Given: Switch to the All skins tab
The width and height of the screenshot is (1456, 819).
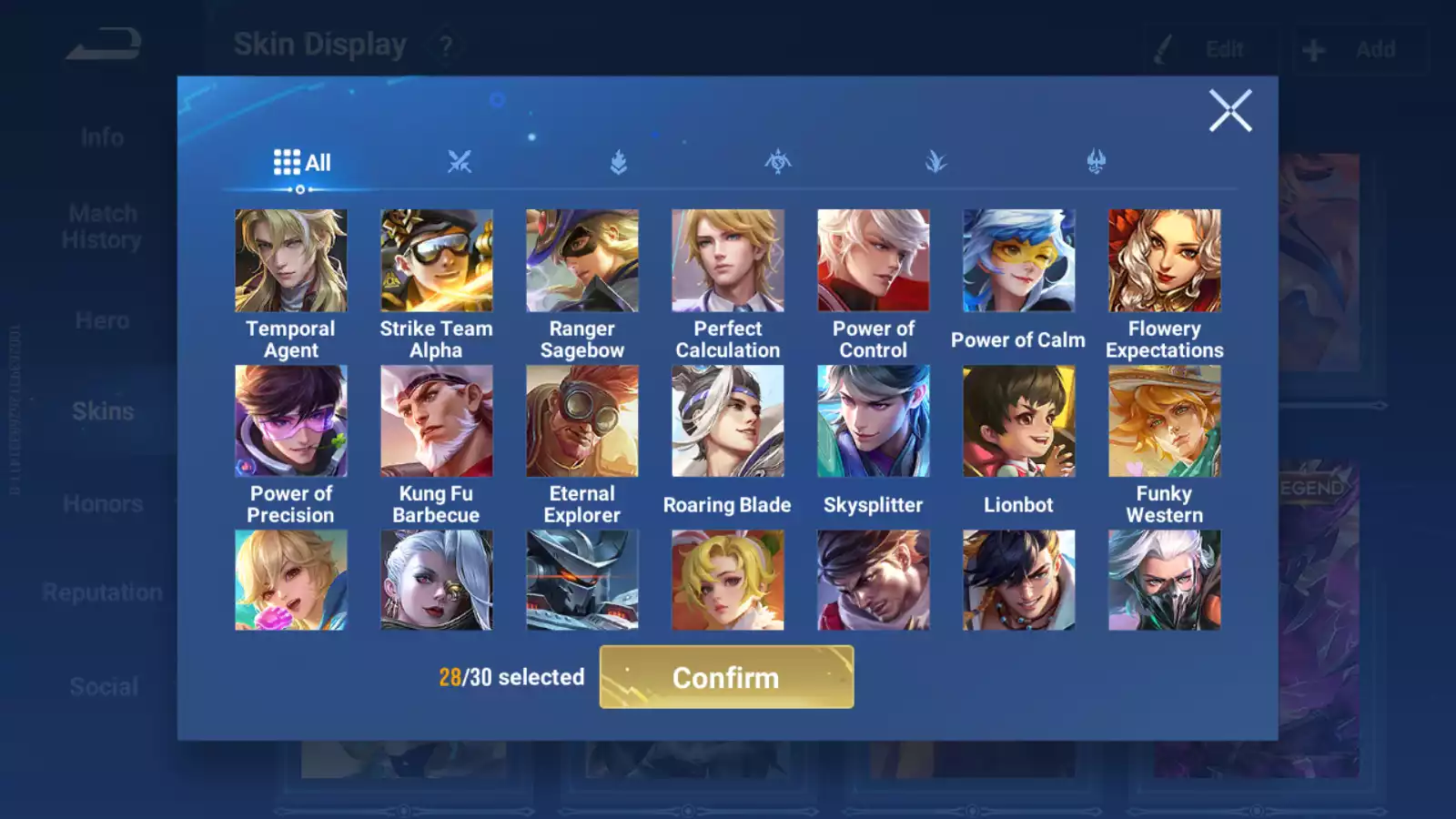Looking at the screenshot, I should click(x=302, y=163).
